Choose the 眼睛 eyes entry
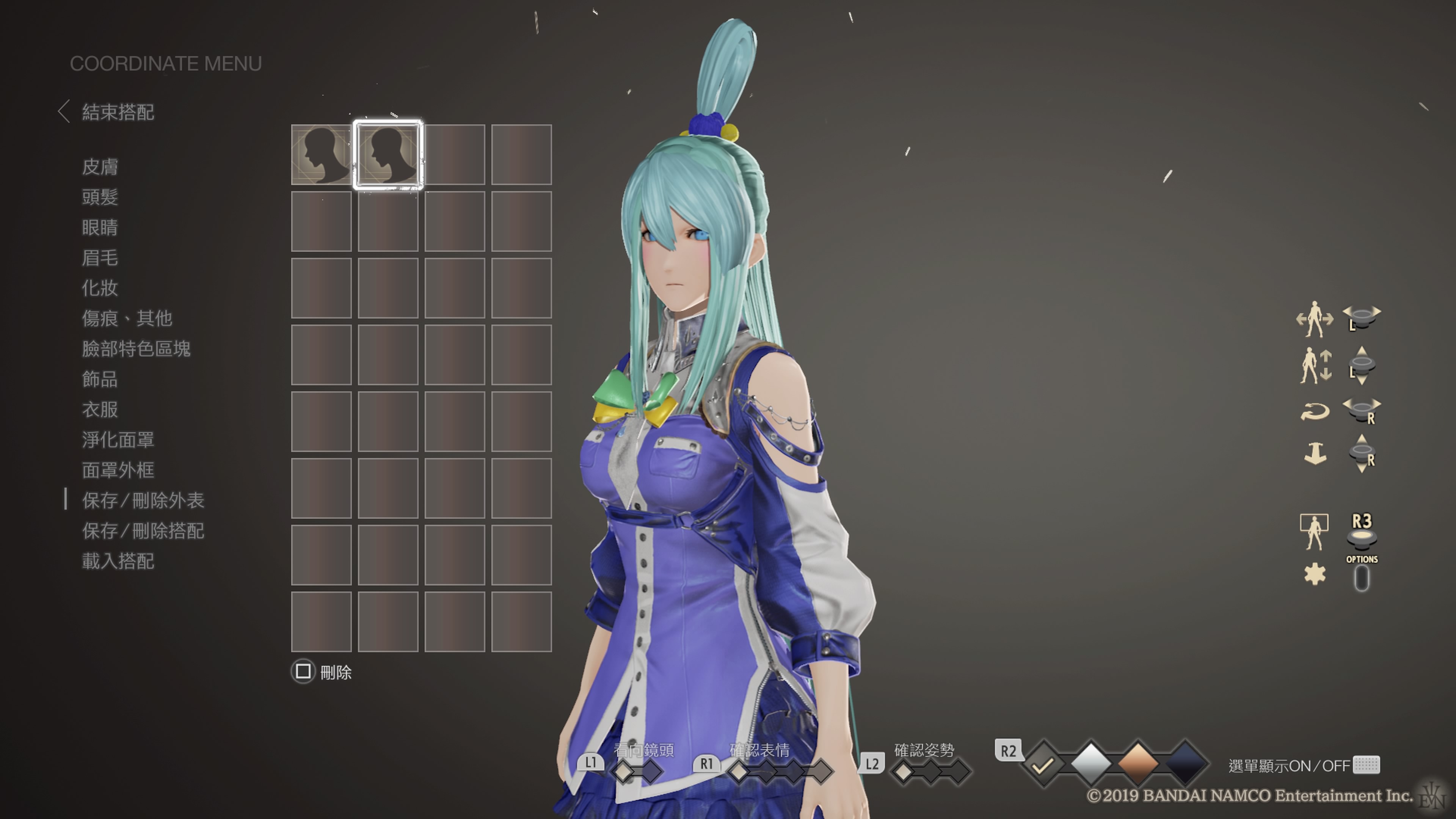The height and width of the screenshot is (819, 1456). [x=100, y=227]
